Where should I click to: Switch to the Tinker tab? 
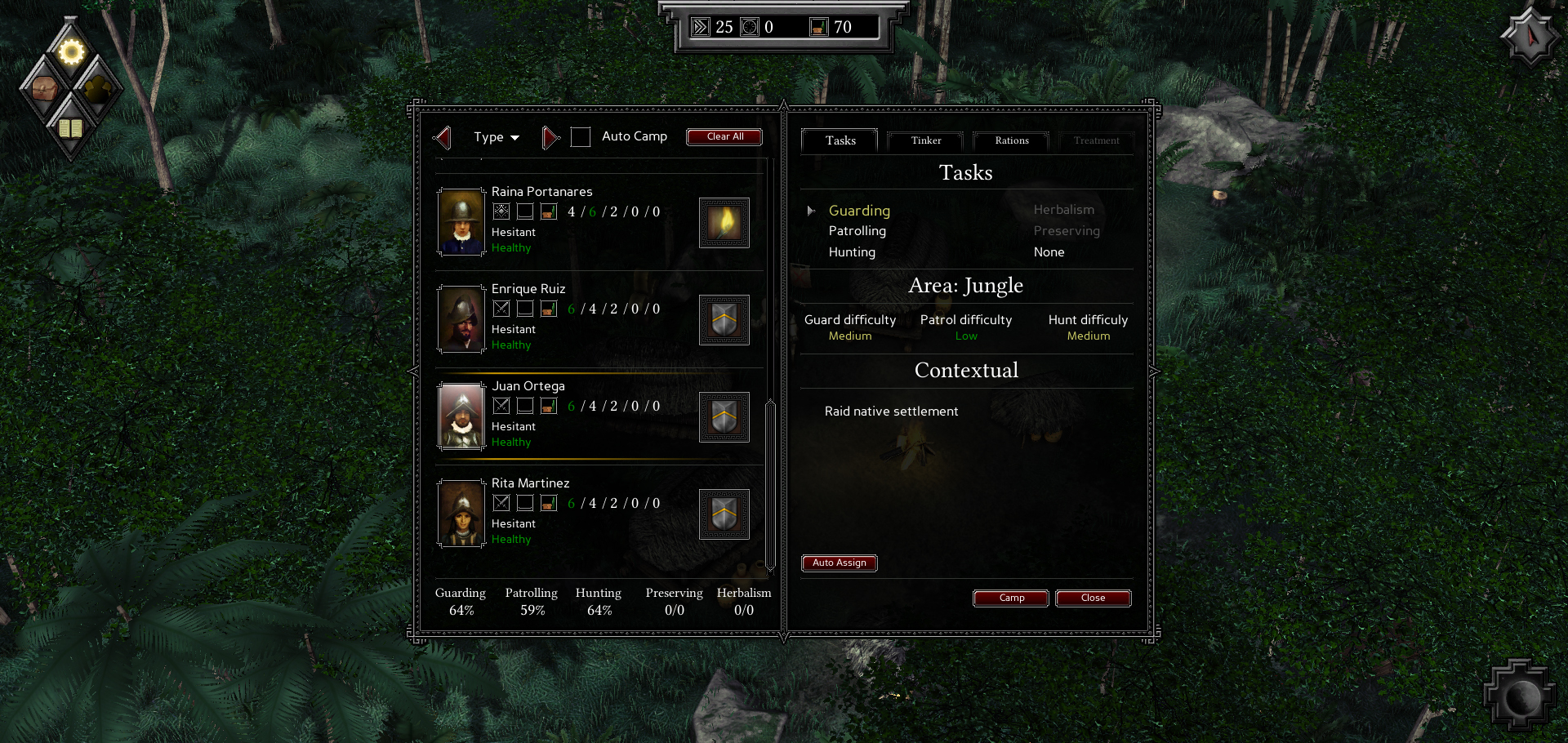(x=925, y=140)
